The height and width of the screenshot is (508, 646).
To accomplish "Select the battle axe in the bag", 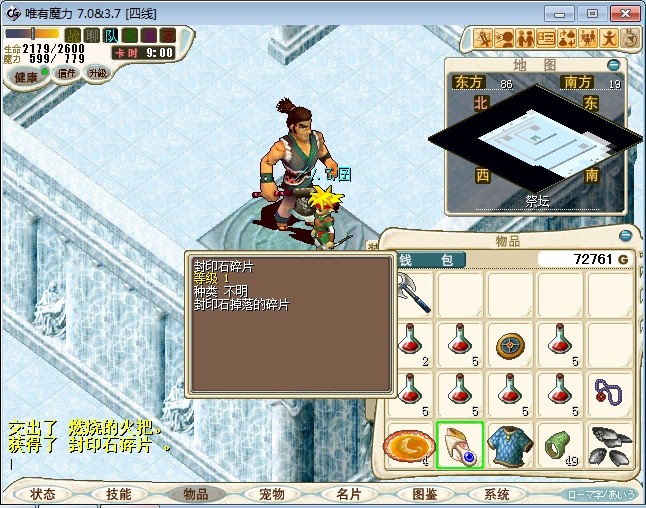I will [x=410, y=293].
